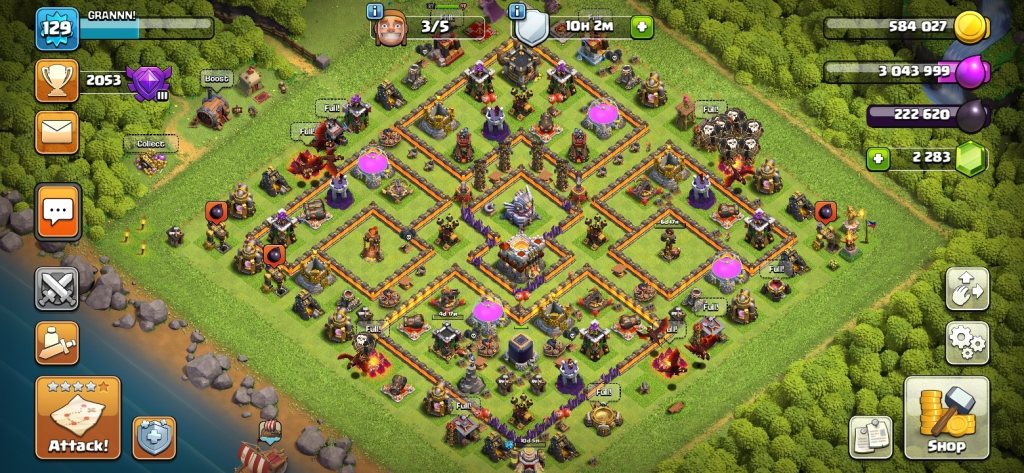Open the news notes button
The image size is (1024, 473).
871,437
